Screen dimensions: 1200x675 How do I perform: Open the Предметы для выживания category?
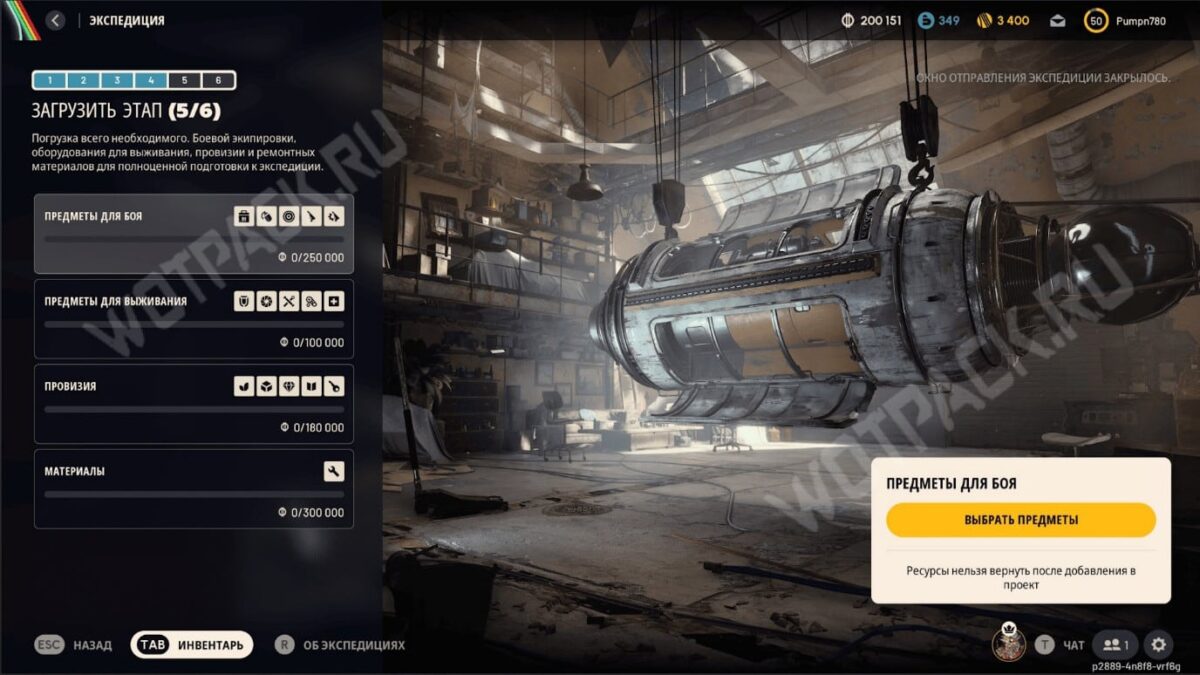point(194,319)
